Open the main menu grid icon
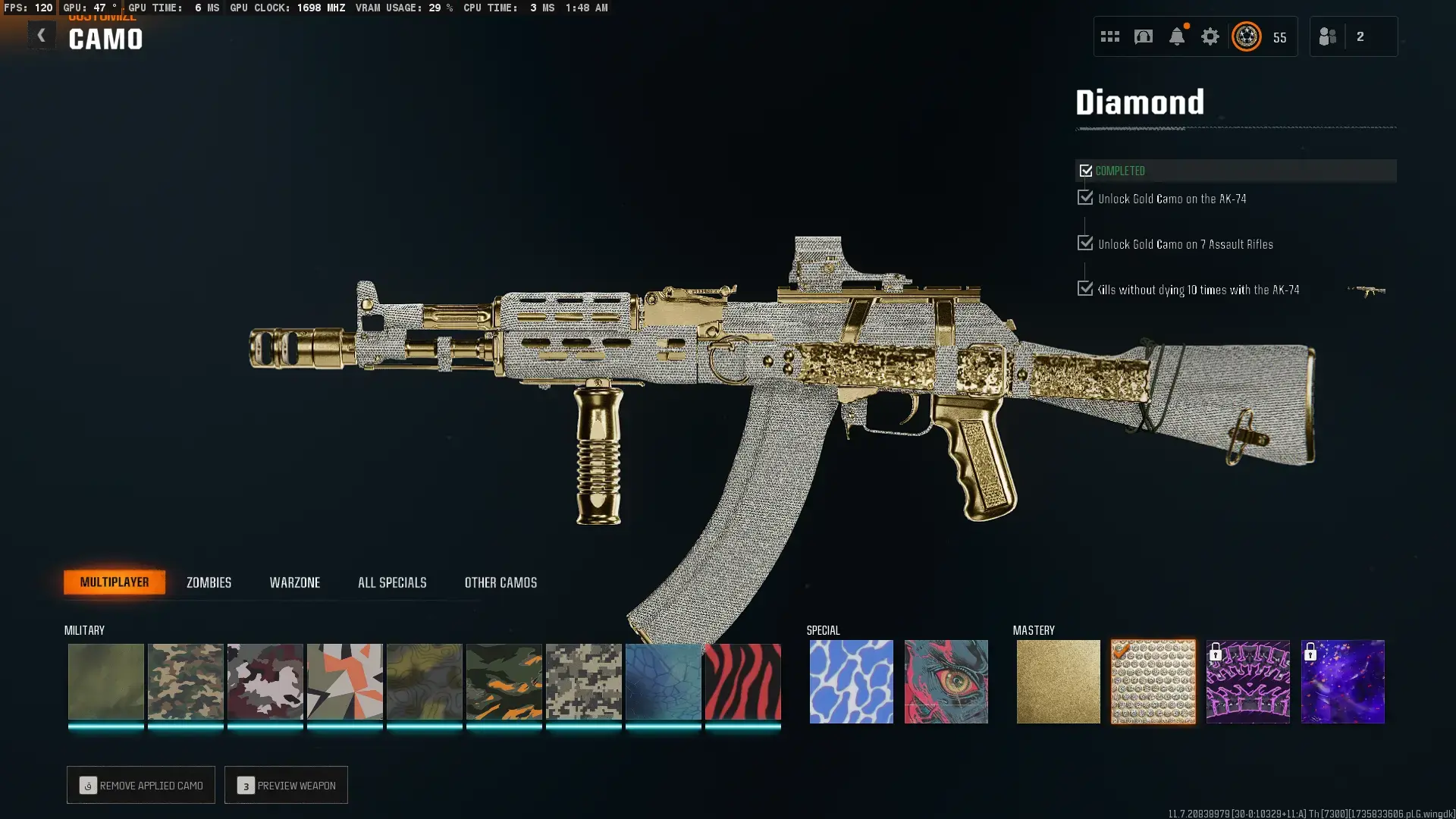The height and width of the screenshot is (819, 1456). pyautogui.click(x=1109, y=36)
